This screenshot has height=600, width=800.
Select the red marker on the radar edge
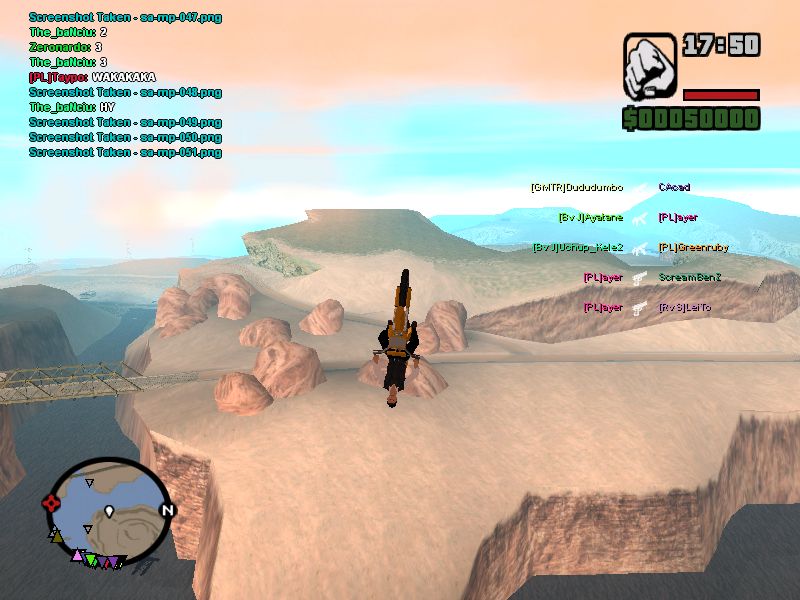(50, 503)
